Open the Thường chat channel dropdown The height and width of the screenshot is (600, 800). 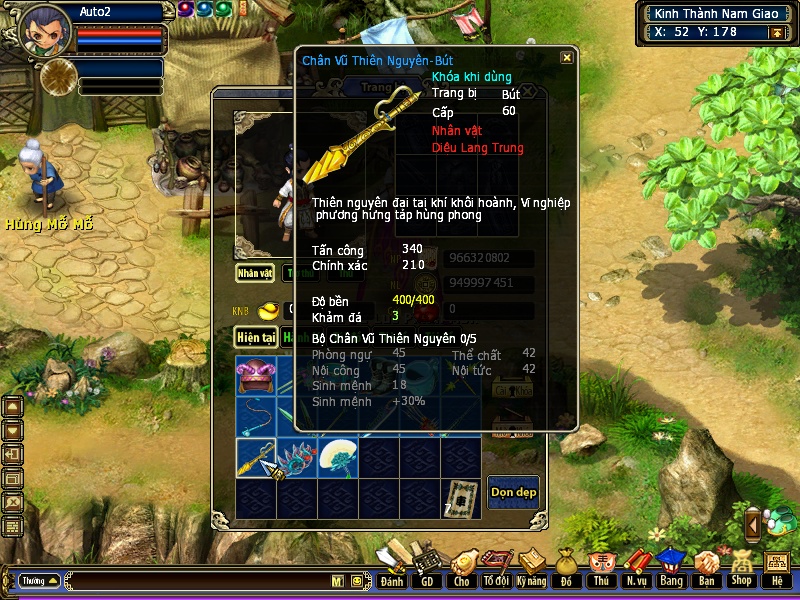pyautogui.click(x=39, y=580)
